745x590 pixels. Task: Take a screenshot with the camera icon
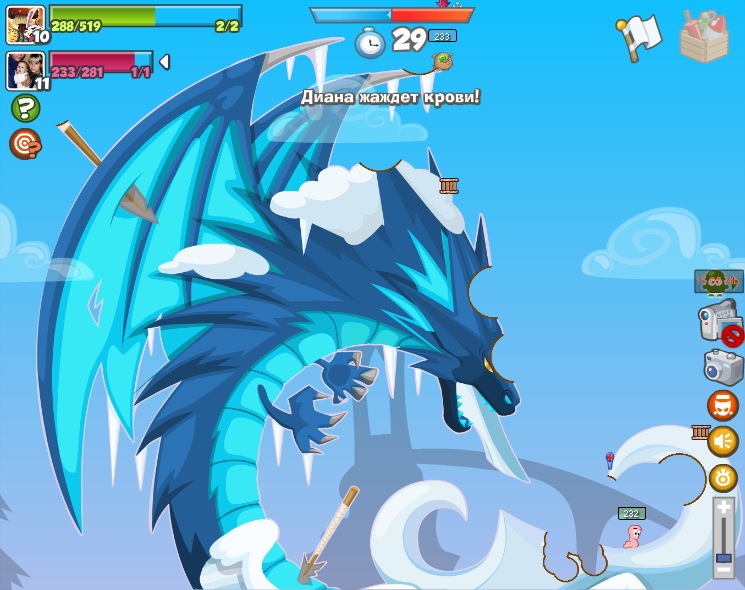(x=723, y=367)
